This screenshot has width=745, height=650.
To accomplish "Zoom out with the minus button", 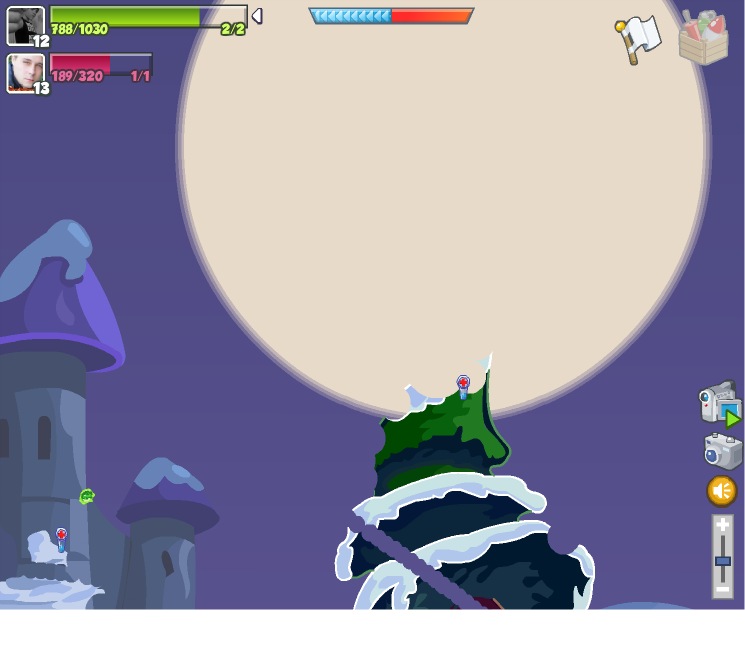I will coord(722,590).
